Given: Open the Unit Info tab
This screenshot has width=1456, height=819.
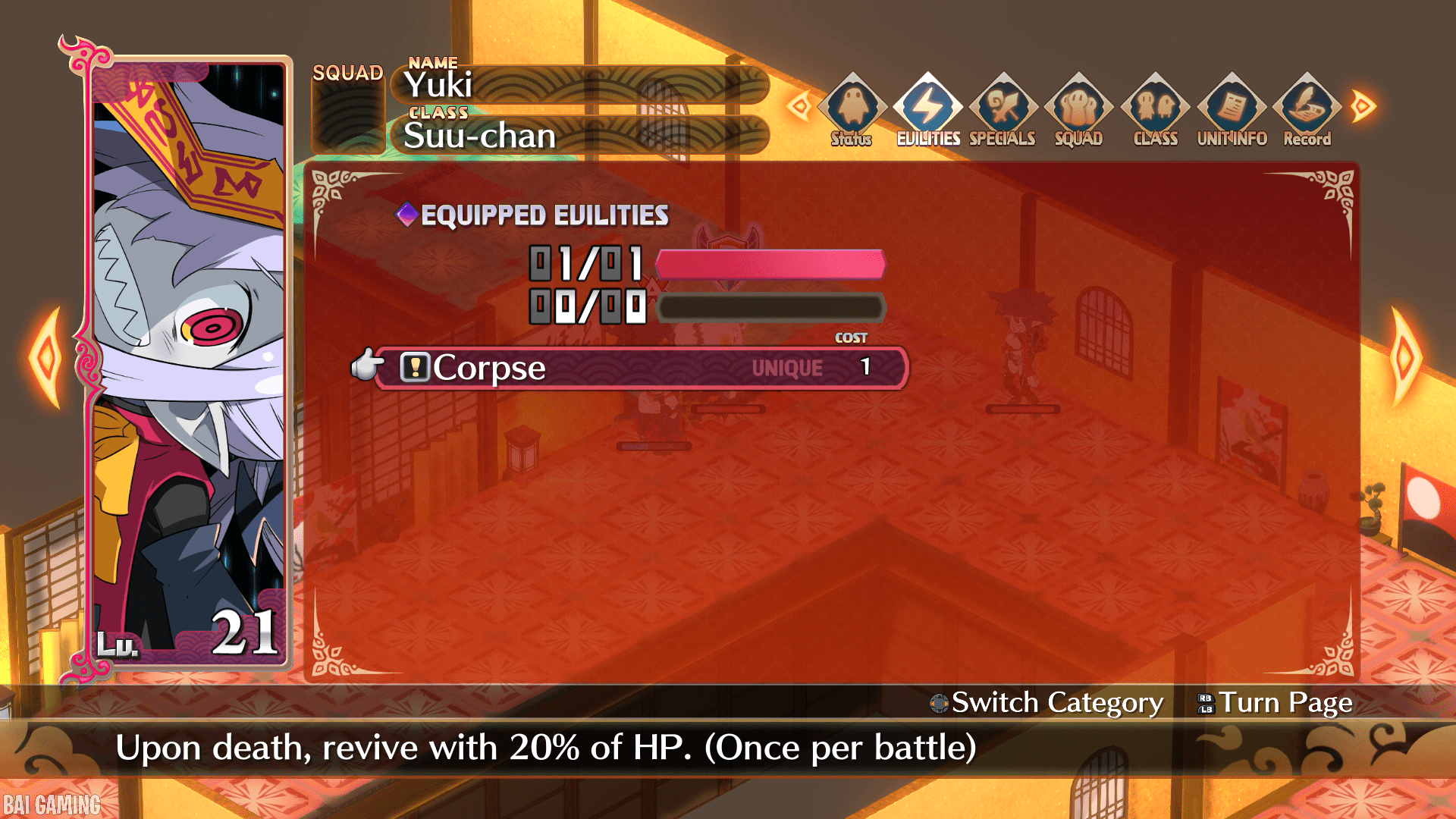Looking at the screenshot, I should 1232,110.
